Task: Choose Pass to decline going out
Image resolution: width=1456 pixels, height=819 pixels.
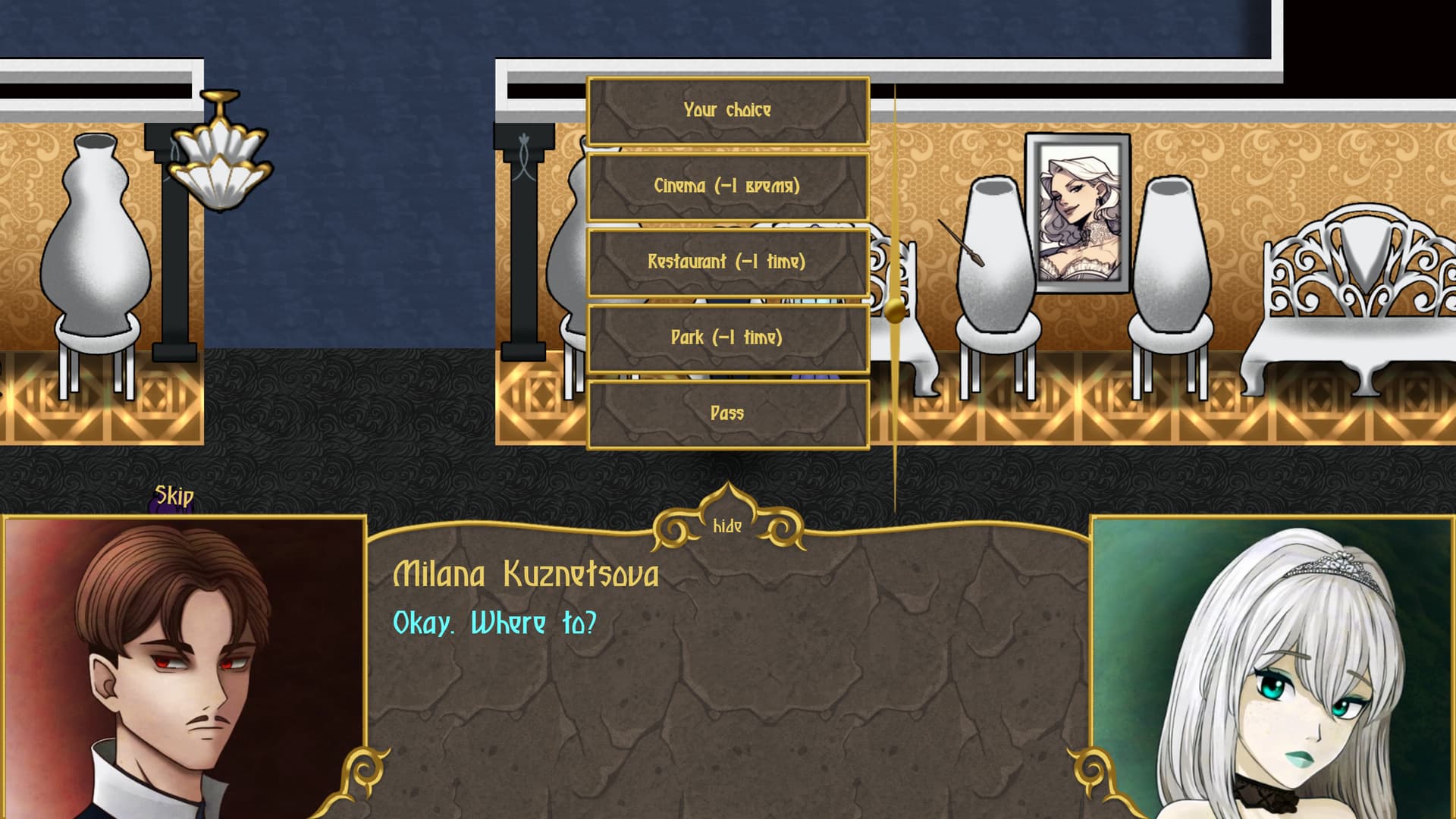Action: 727,414
